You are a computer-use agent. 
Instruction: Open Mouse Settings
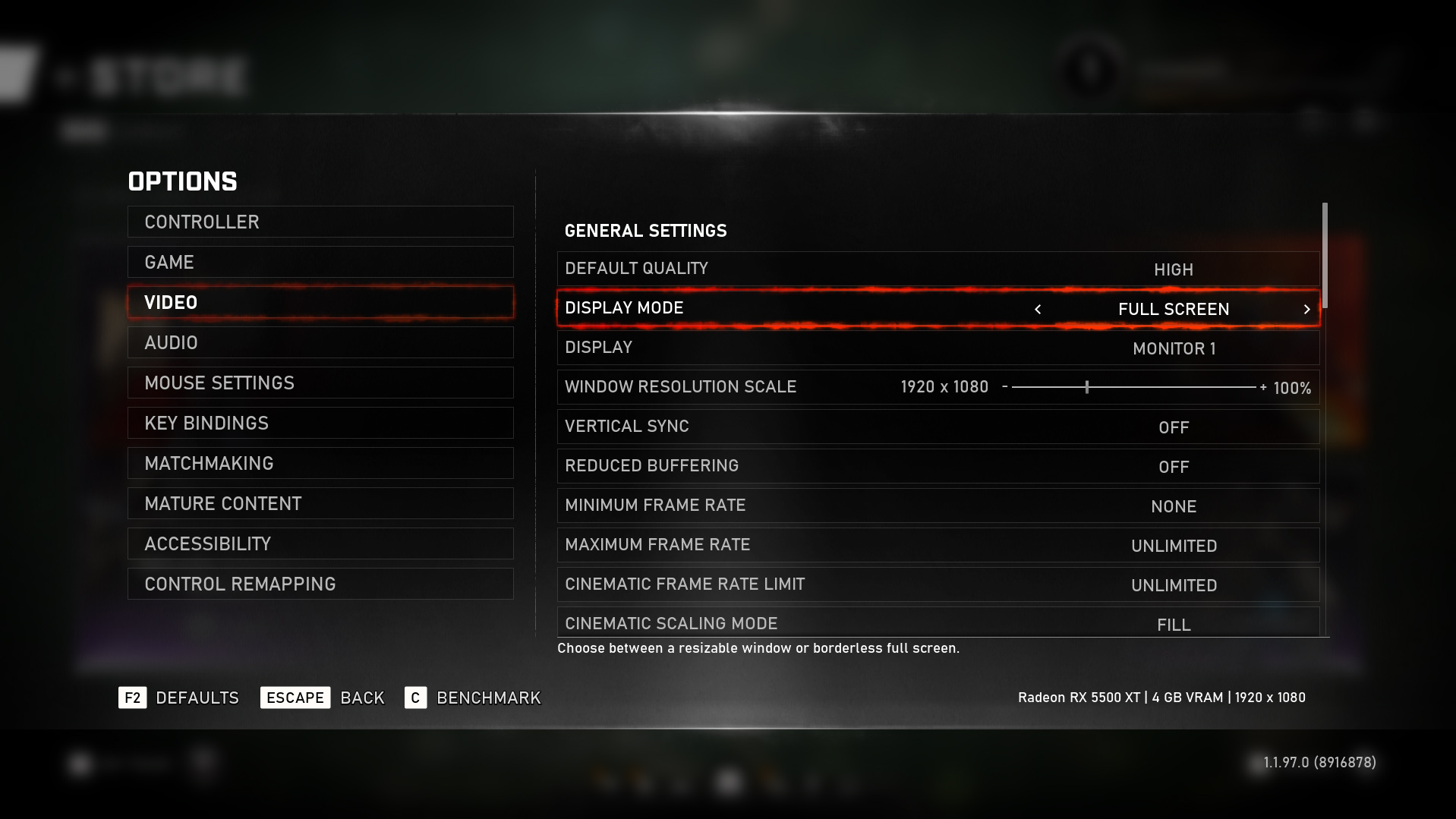tap(320, 383)
